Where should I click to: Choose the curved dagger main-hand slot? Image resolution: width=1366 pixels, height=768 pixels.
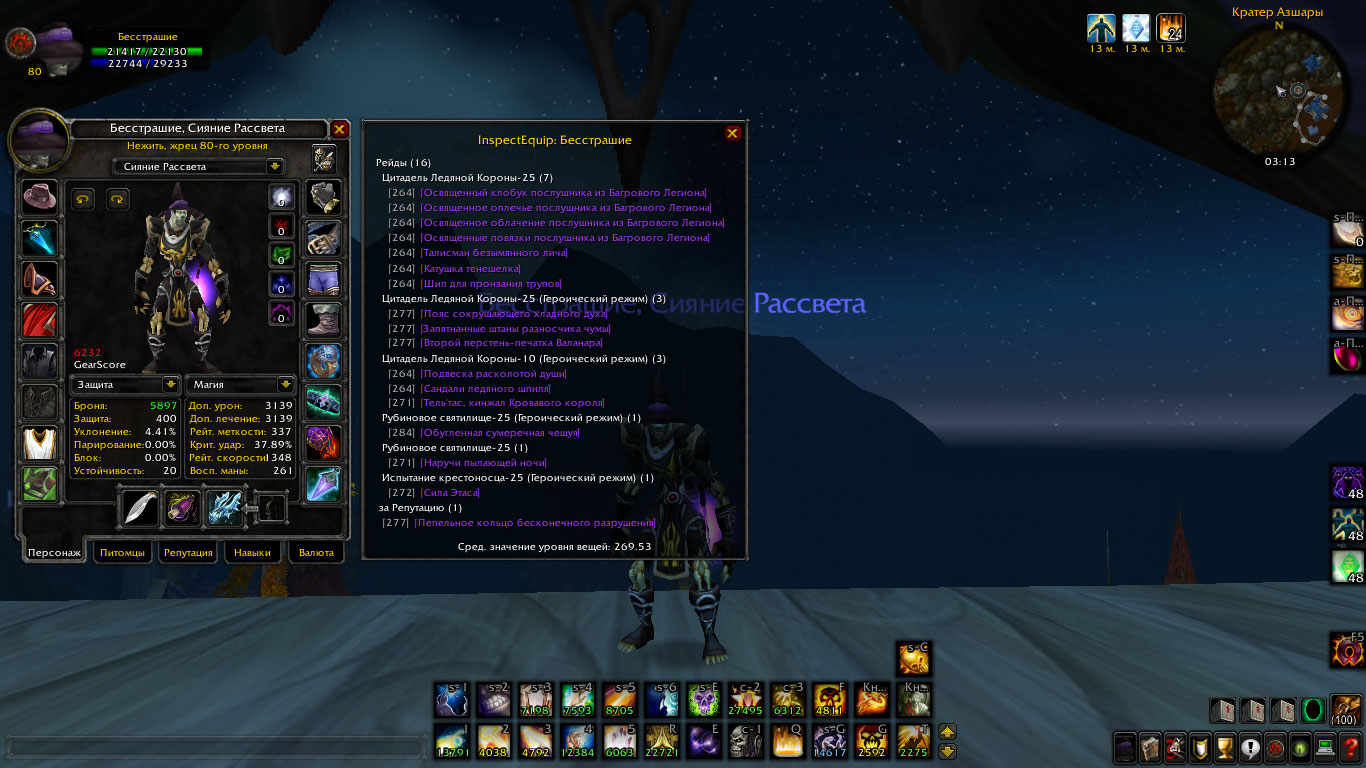141,508
